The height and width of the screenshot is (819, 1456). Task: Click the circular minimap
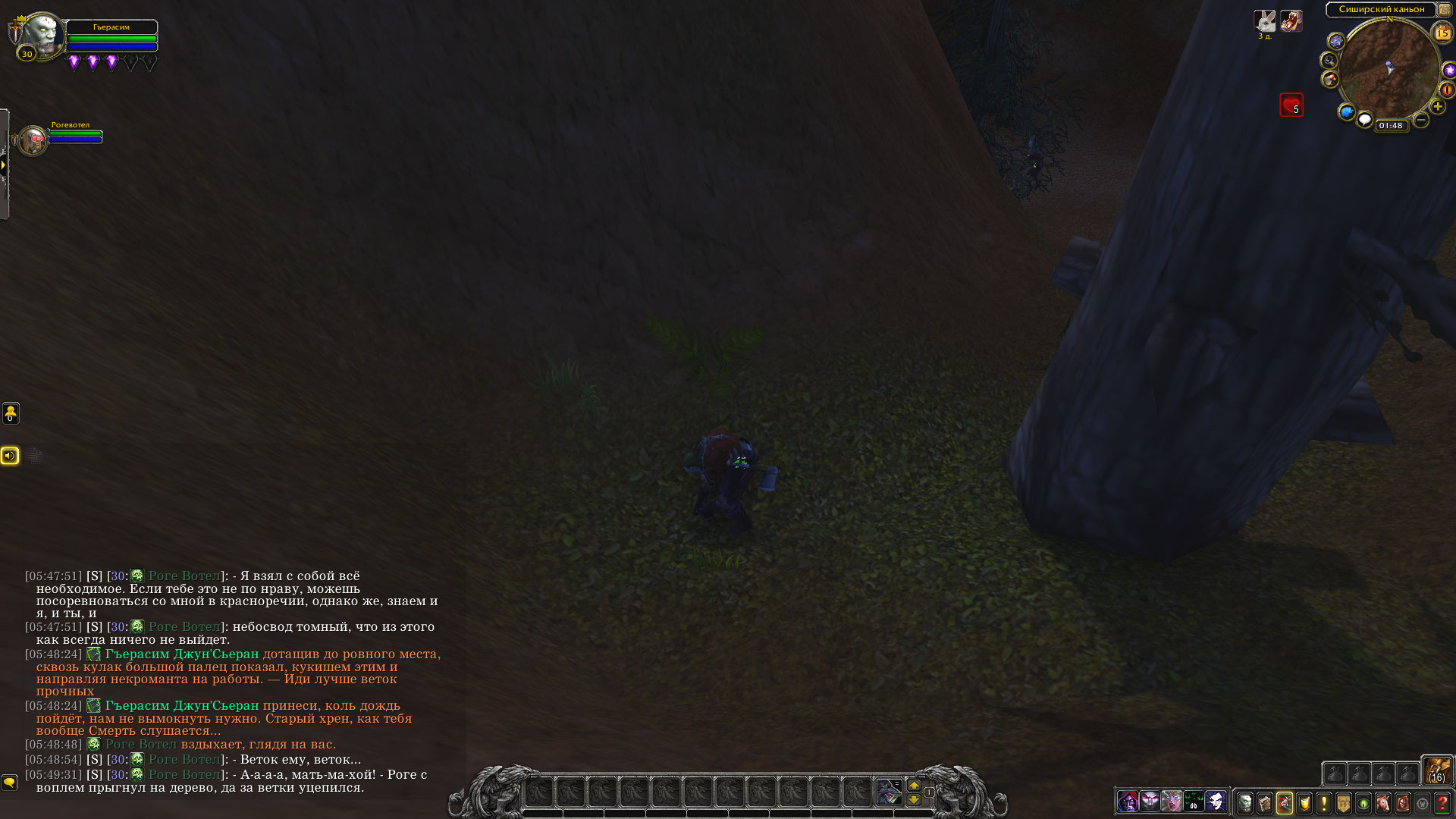[x=1389, y=70]
